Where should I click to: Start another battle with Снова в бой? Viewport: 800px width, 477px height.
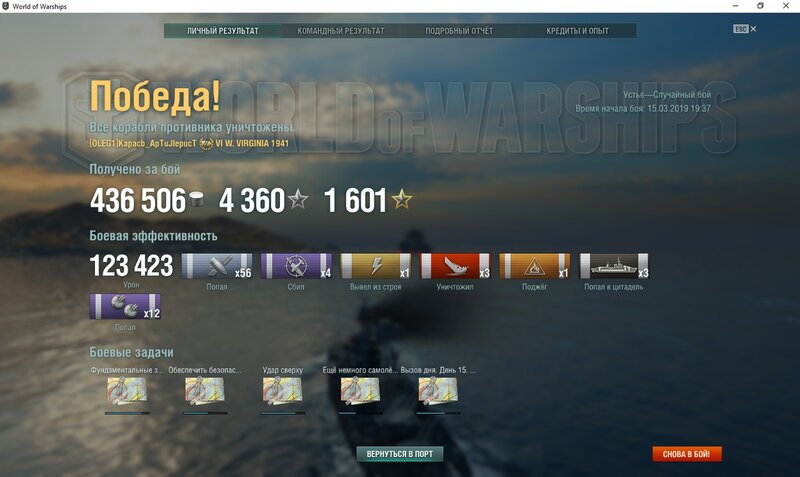(x=687, y=454)
